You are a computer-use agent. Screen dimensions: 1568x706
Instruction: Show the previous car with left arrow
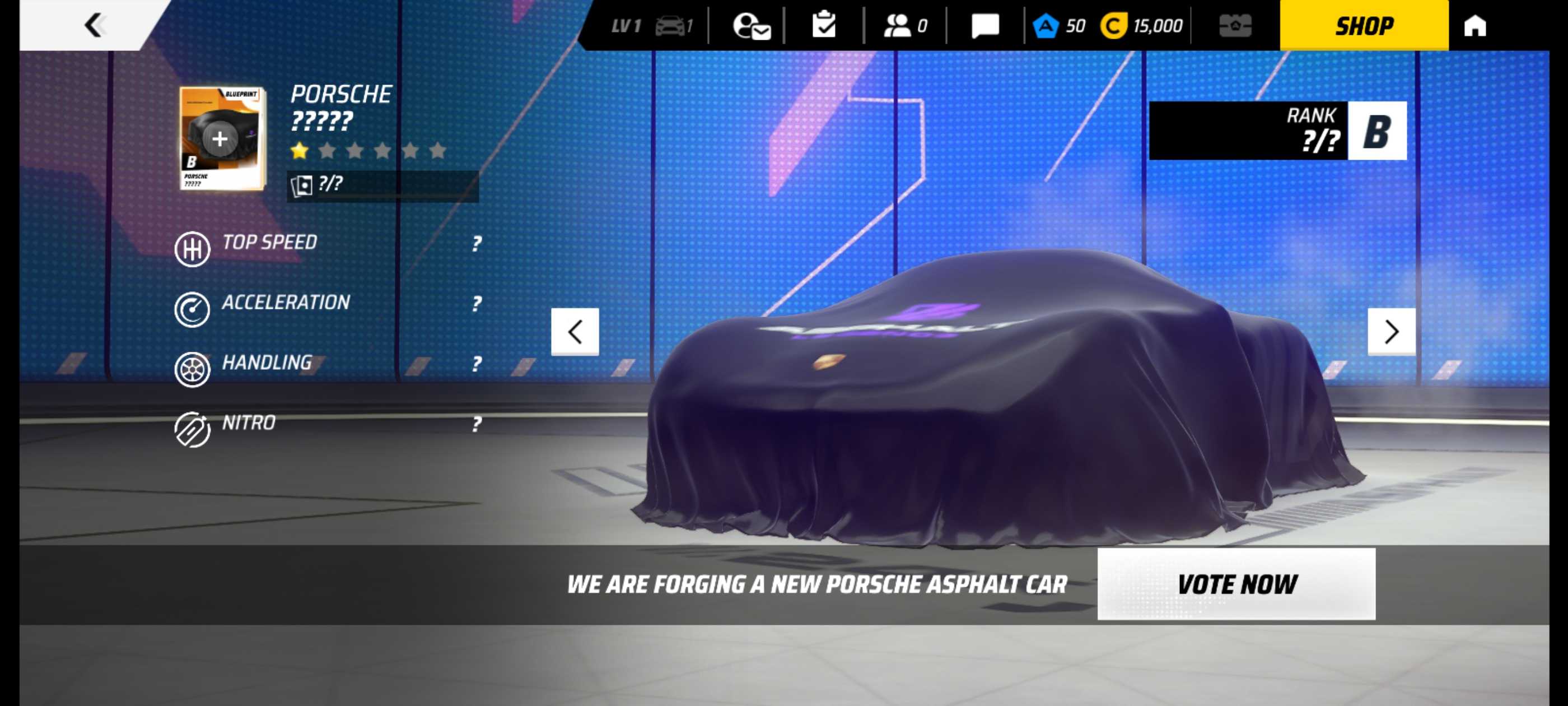pos(575,332)
